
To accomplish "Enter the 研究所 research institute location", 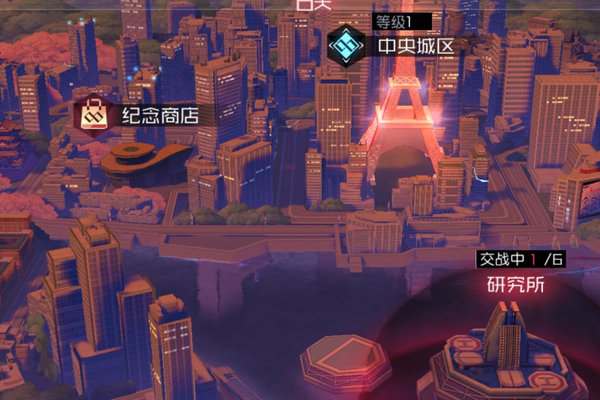I will point(516,284).
